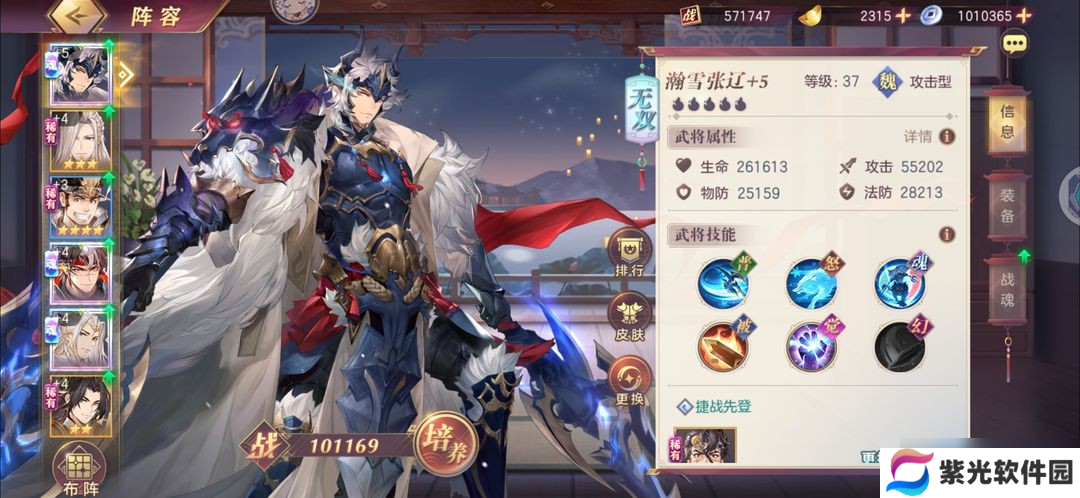Screen dimensions: 1080x498
Task: Select the 觉 awakening skill icon
Action: [811, 346]
